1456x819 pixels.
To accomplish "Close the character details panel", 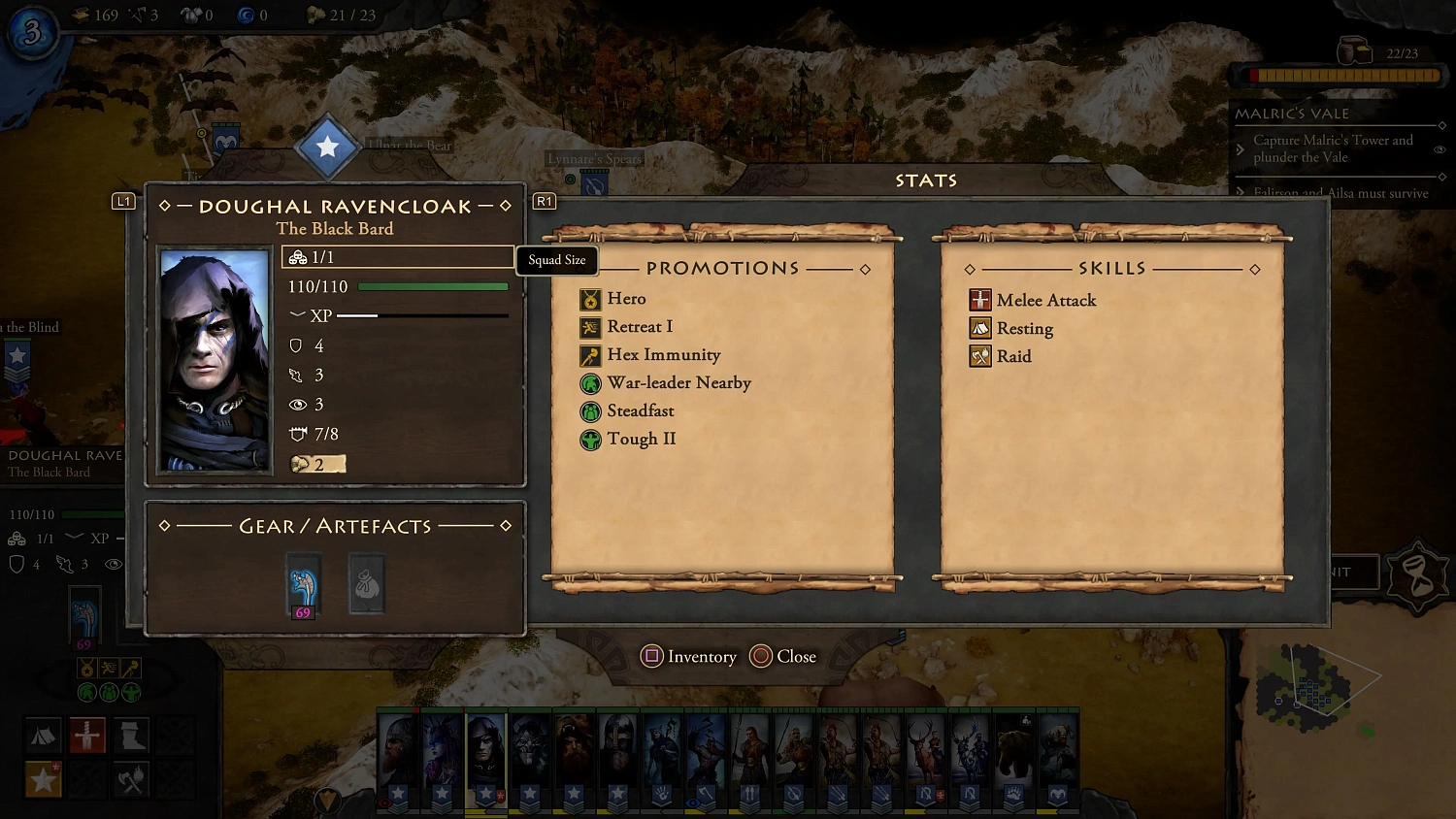I will [783, 656].
